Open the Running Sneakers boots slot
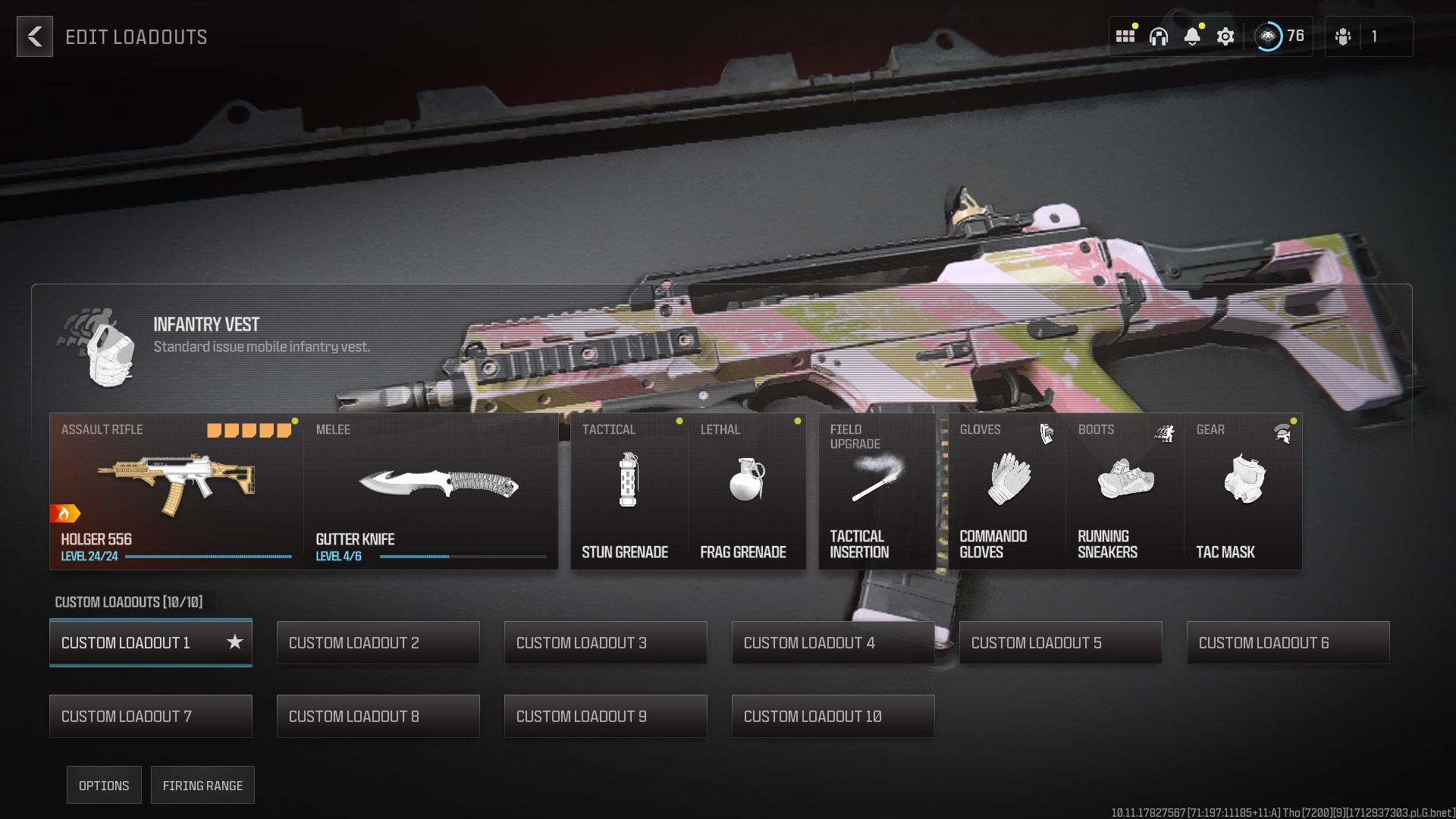1456x819 pixels. (1124, 489)
